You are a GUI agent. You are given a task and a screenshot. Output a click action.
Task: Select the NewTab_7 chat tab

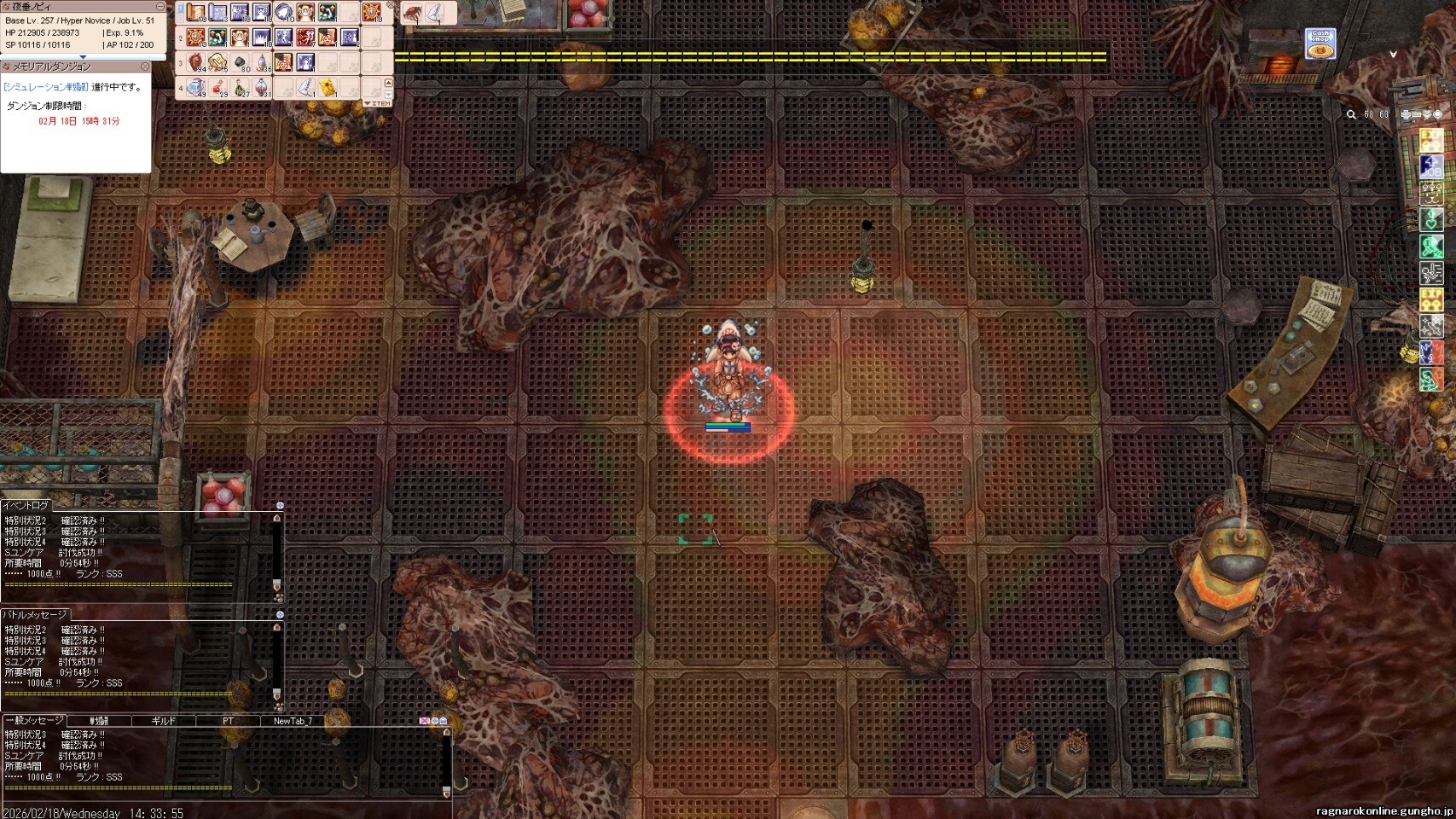tap(293, 721)
